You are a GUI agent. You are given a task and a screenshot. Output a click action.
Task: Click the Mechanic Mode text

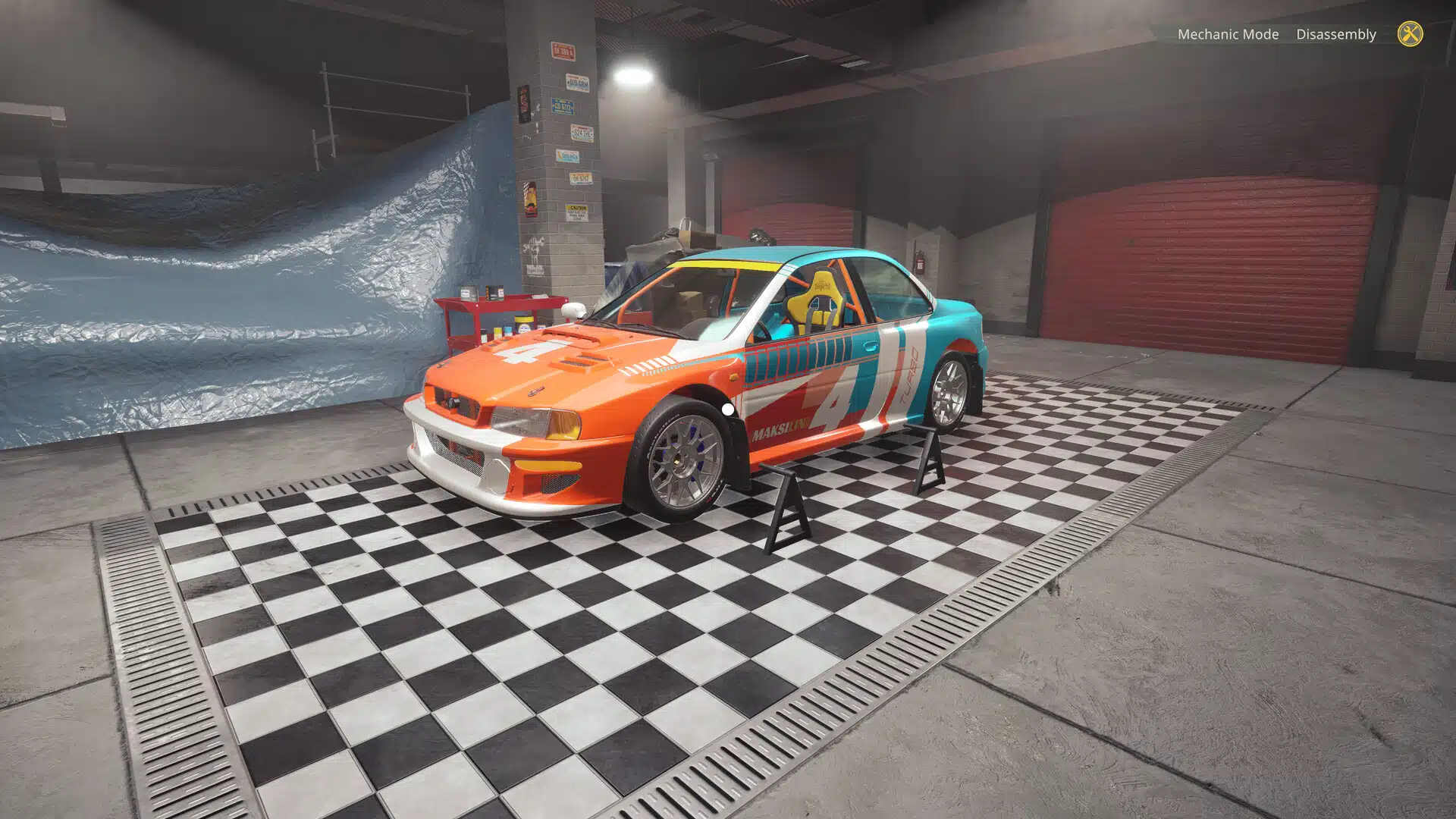[1228, 34]
